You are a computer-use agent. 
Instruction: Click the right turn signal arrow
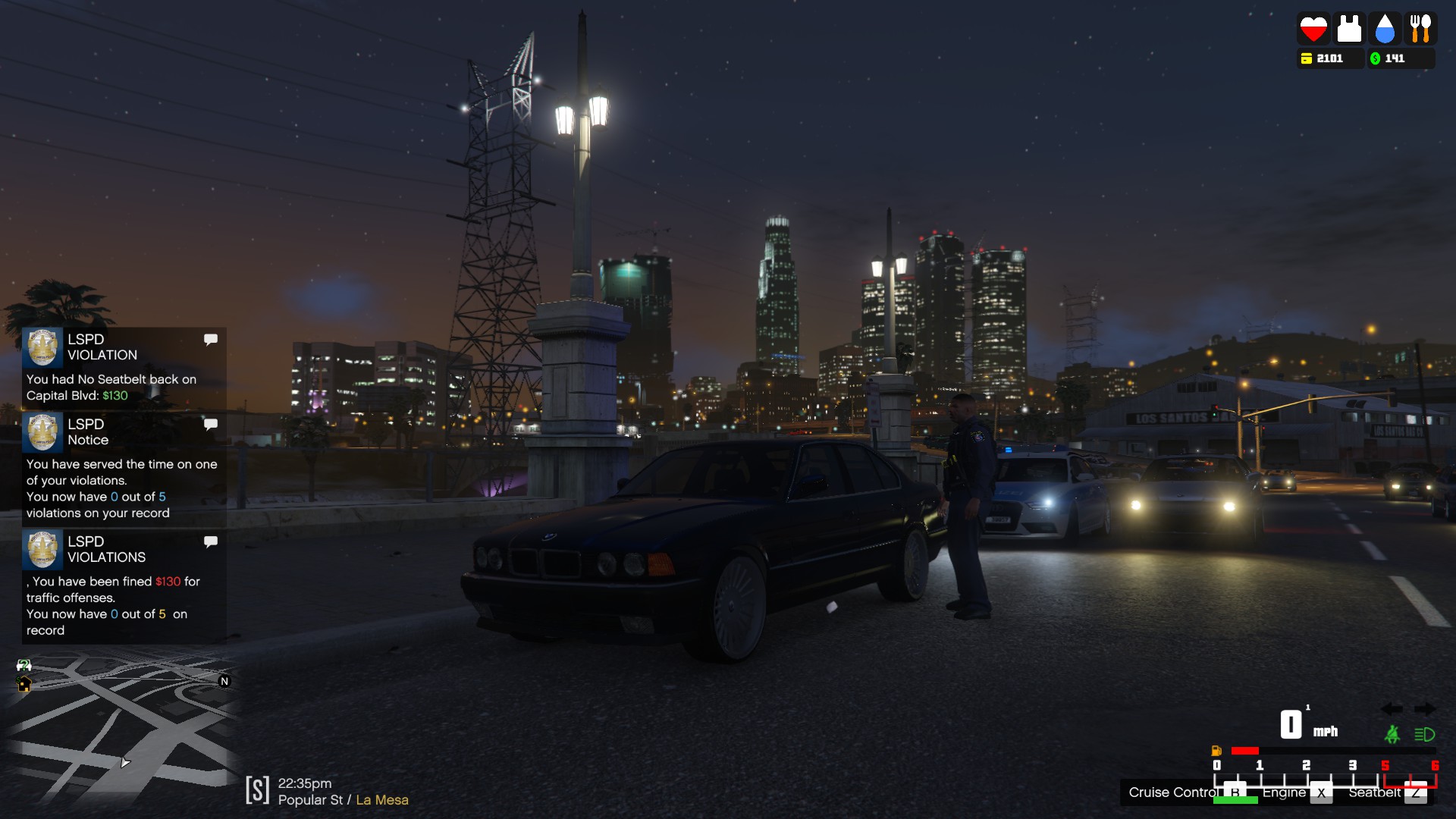coord(1425,709)
